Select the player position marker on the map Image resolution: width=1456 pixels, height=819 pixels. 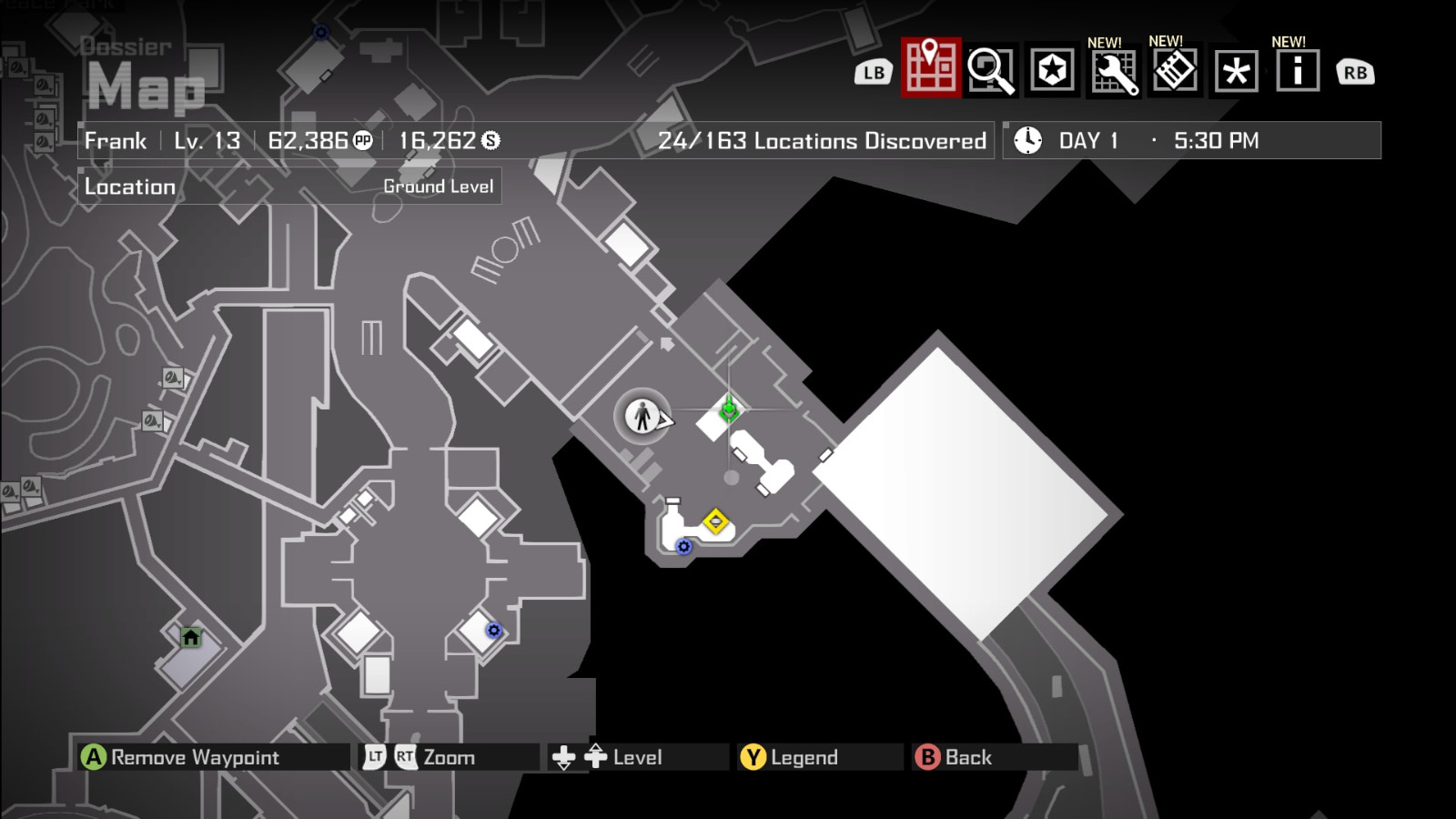(642, 417)
